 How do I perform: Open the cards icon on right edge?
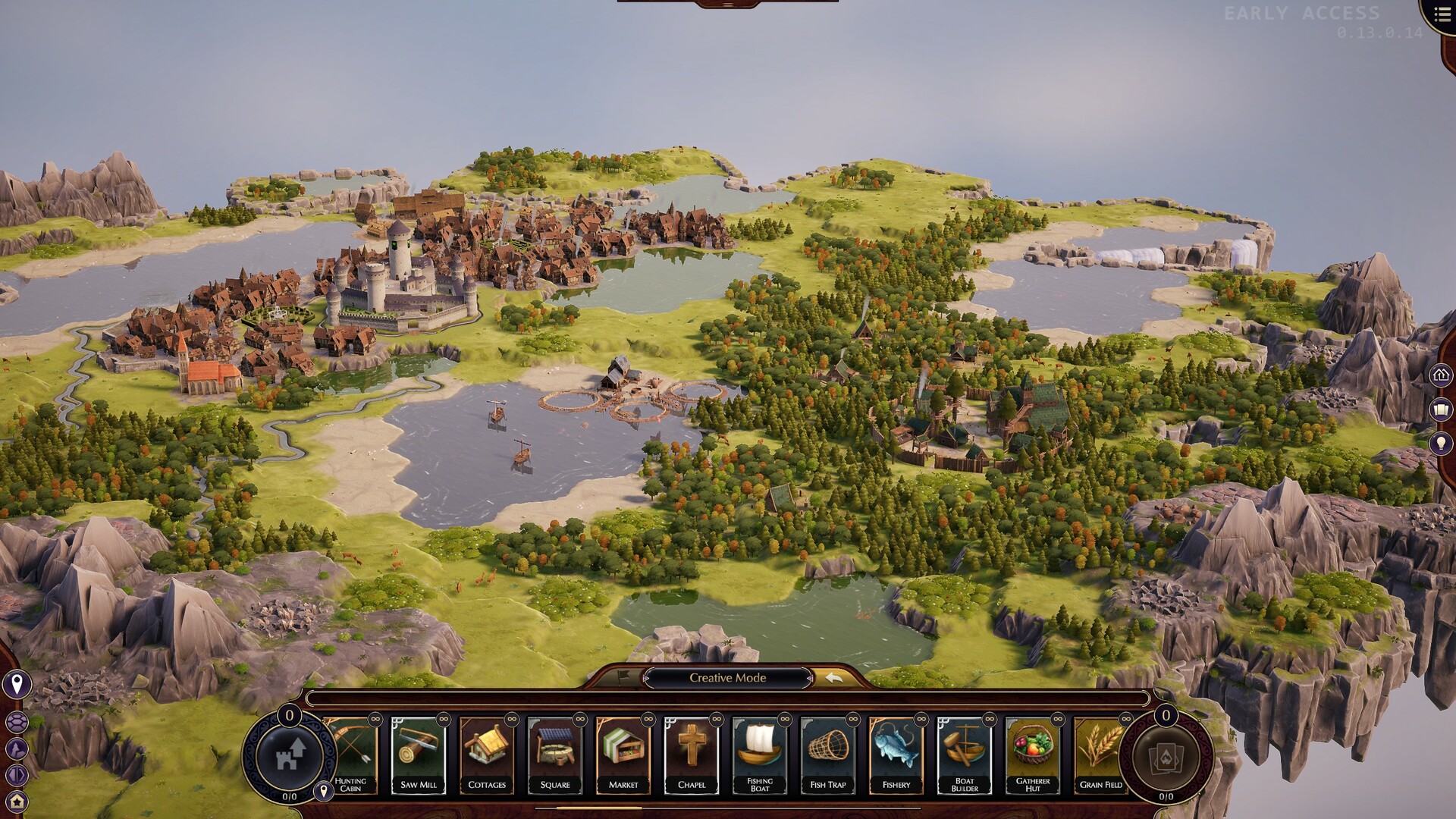coord(1442,410)
